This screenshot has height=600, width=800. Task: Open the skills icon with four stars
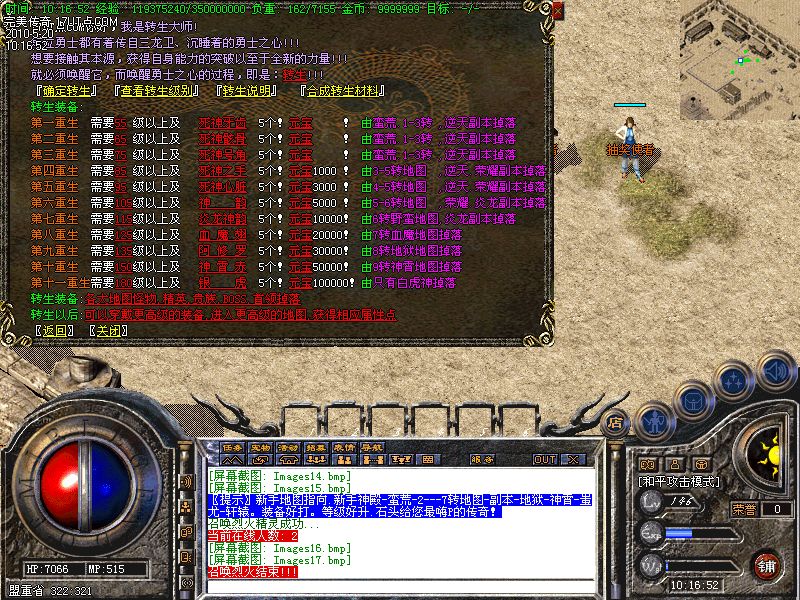[x=735, y=382]
